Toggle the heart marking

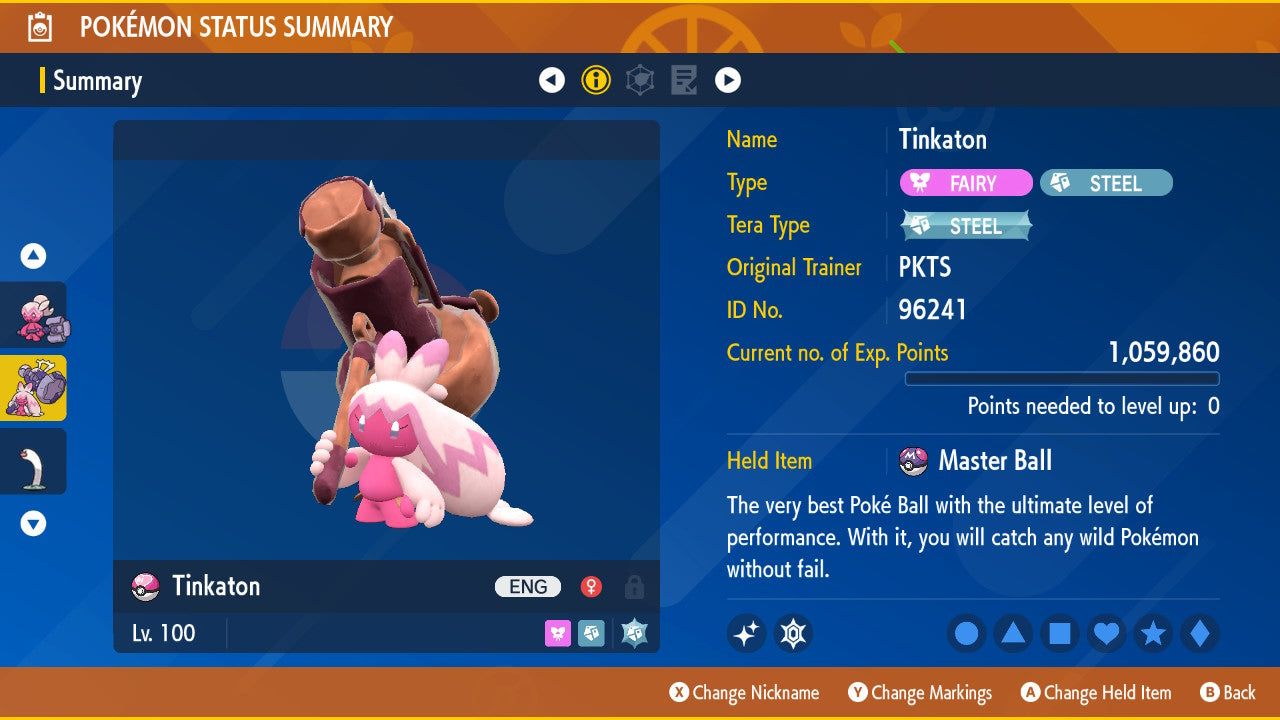[x=1106, y=634]
